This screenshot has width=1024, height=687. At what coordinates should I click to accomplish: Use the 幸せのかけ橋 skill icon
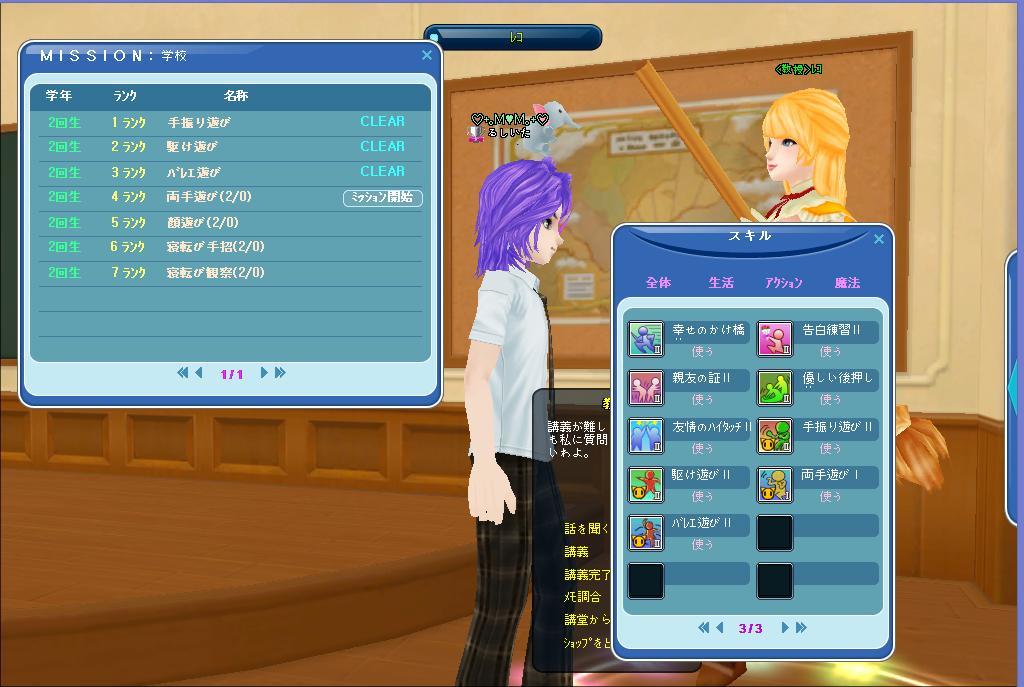click(x=646, y=338)
